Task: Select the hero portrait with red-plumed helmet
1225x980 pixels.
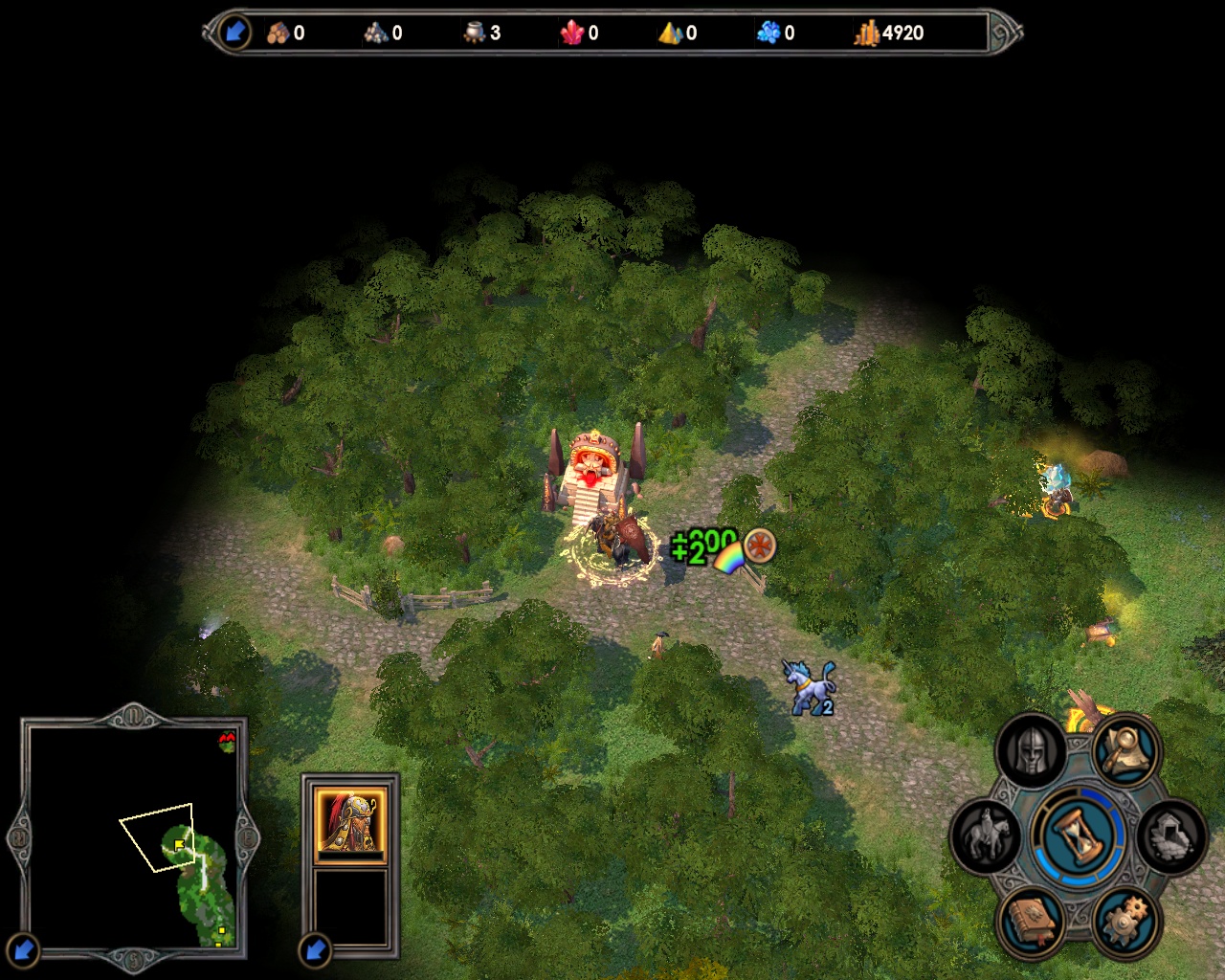Action: click(350, 821)
